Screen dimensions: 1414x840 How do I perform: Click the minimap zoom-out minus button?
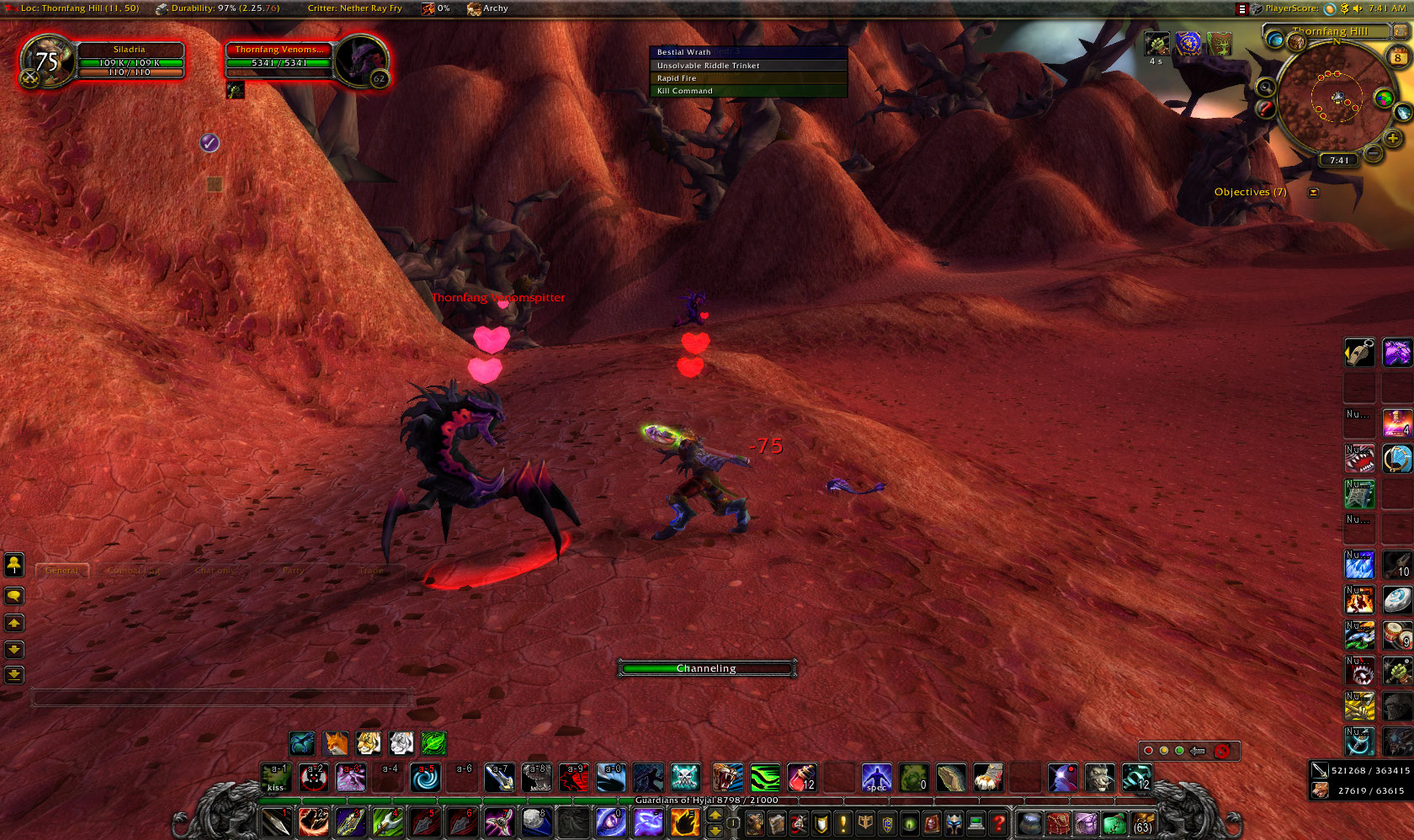(1373, 152)
